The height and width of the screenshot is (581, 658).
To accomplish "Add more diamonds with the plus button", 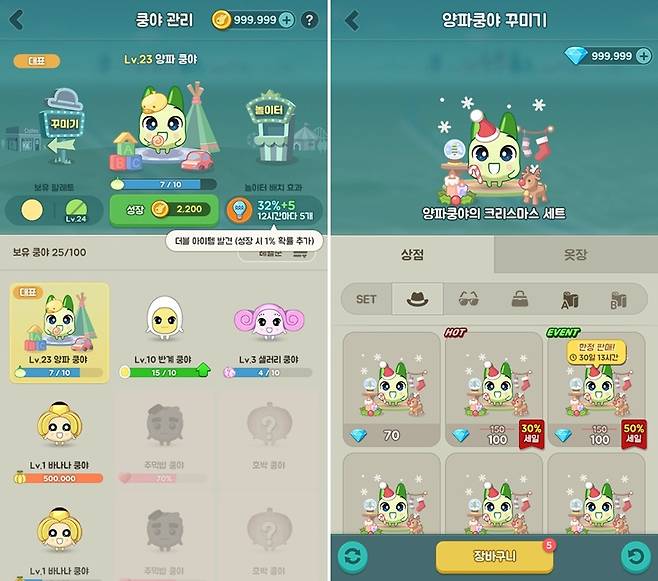I will (x=642, y=57).
